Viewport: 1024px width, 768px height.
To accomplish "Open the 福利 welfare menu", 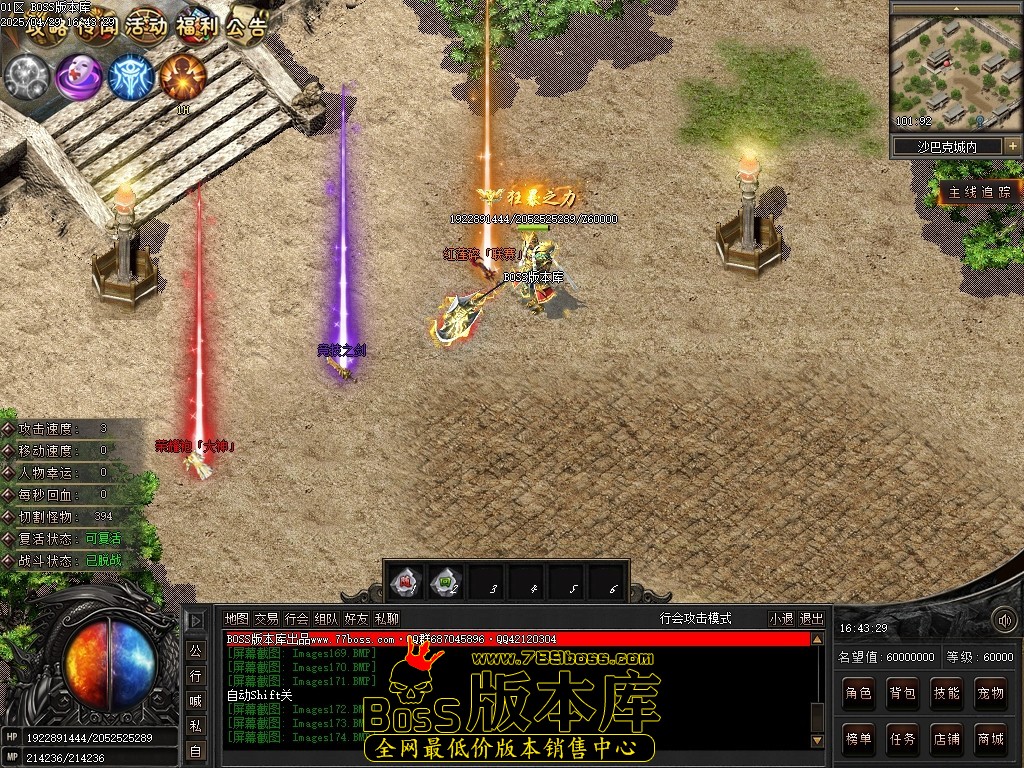I will click(x=196, y=27).
